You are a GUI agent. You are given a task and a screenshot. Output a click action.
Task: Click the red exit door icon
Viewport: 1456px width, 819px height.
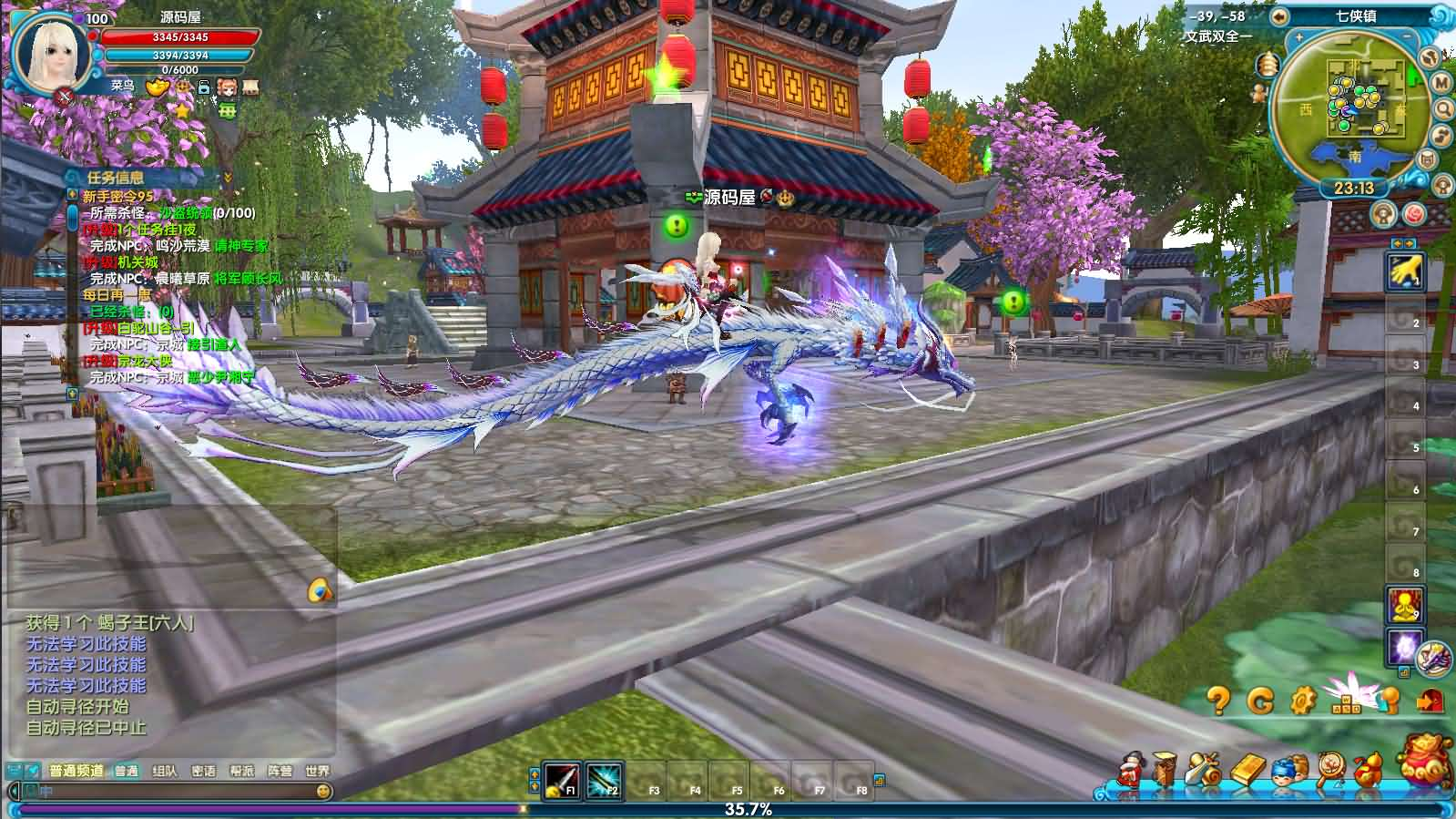point(1431,700)
